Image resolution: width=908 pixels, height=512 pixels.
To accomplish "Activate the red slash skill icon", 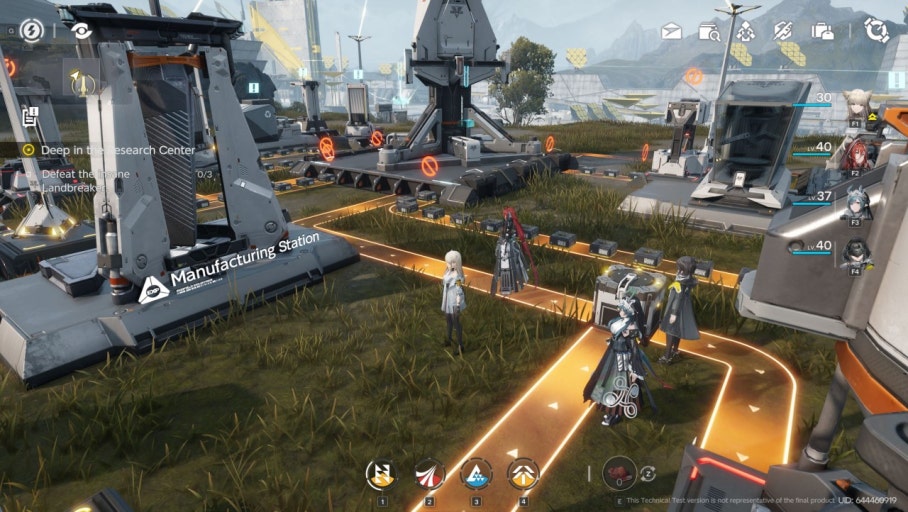I will pyautogui.click(x=429, y=473).
